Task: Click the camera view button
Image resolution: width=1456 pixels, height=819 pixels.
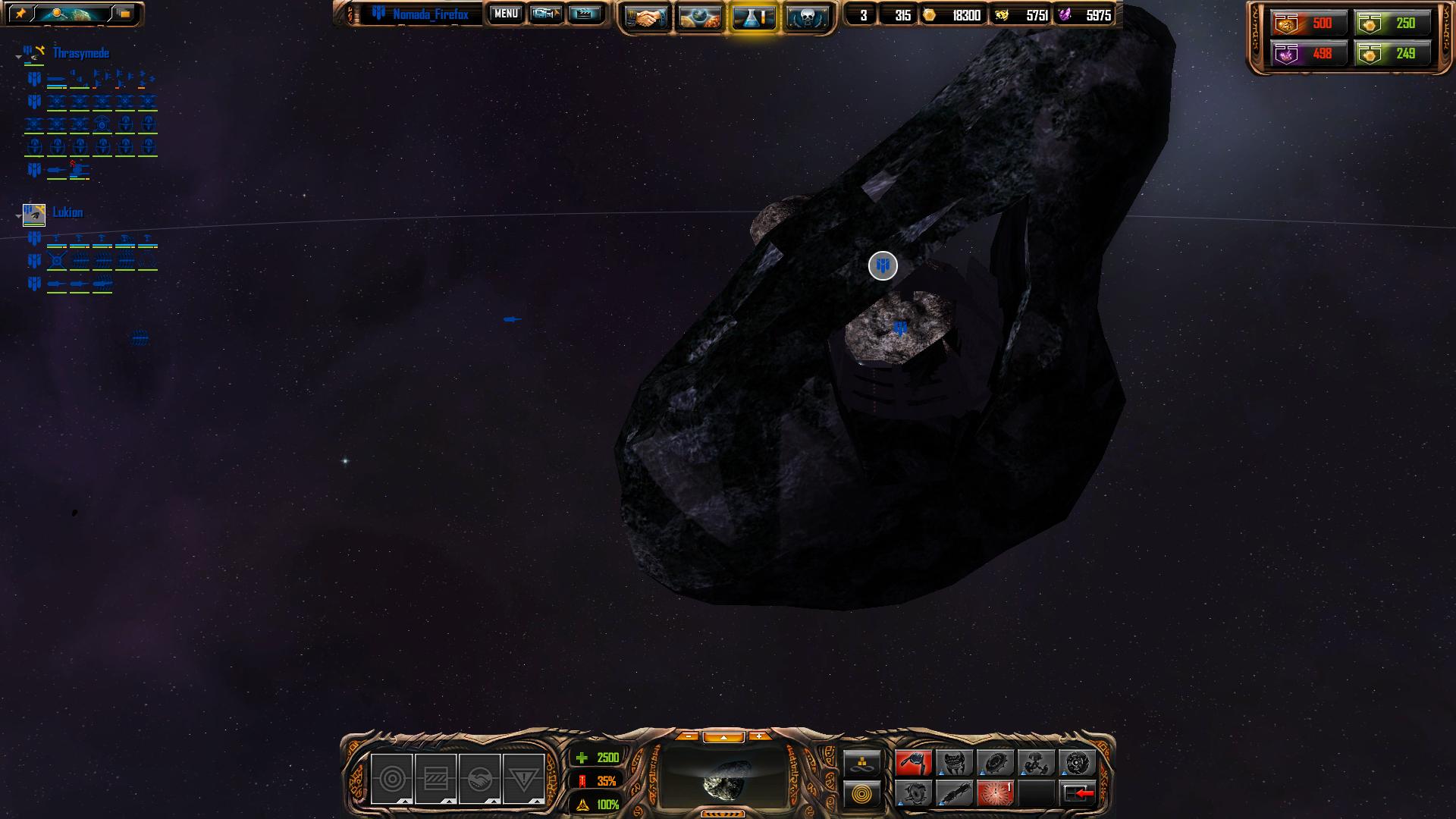Action: [x=545, y=14]
